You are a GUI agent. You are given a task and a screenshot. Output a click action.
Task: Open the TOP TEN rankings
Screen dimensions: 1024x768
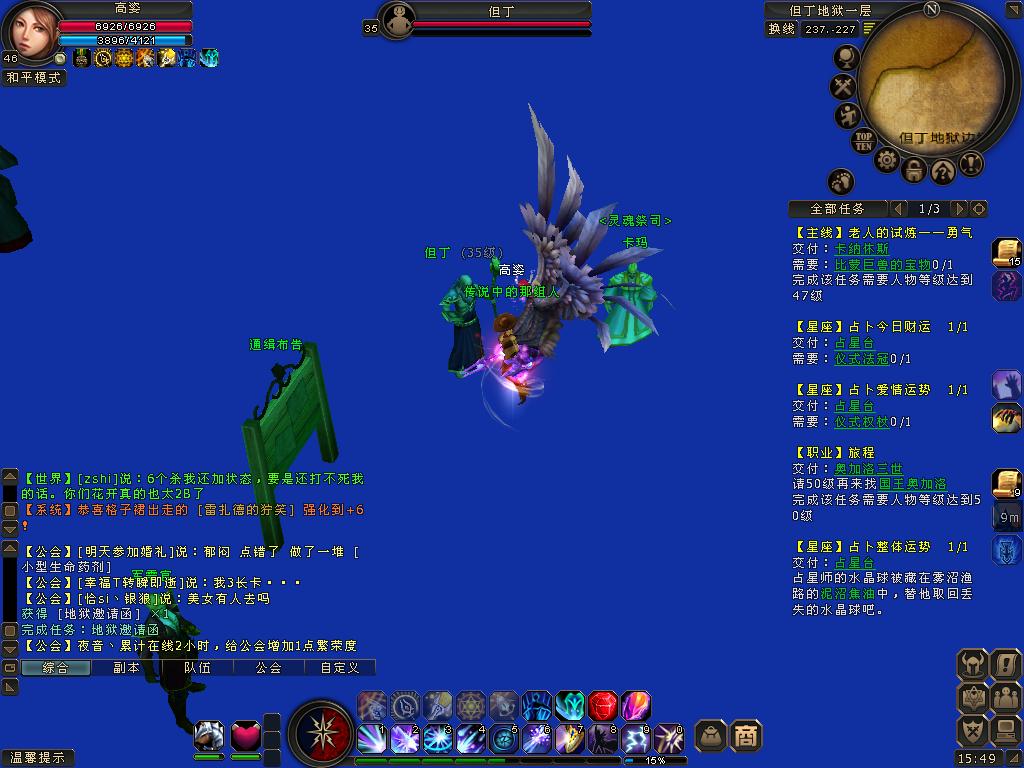864,140
